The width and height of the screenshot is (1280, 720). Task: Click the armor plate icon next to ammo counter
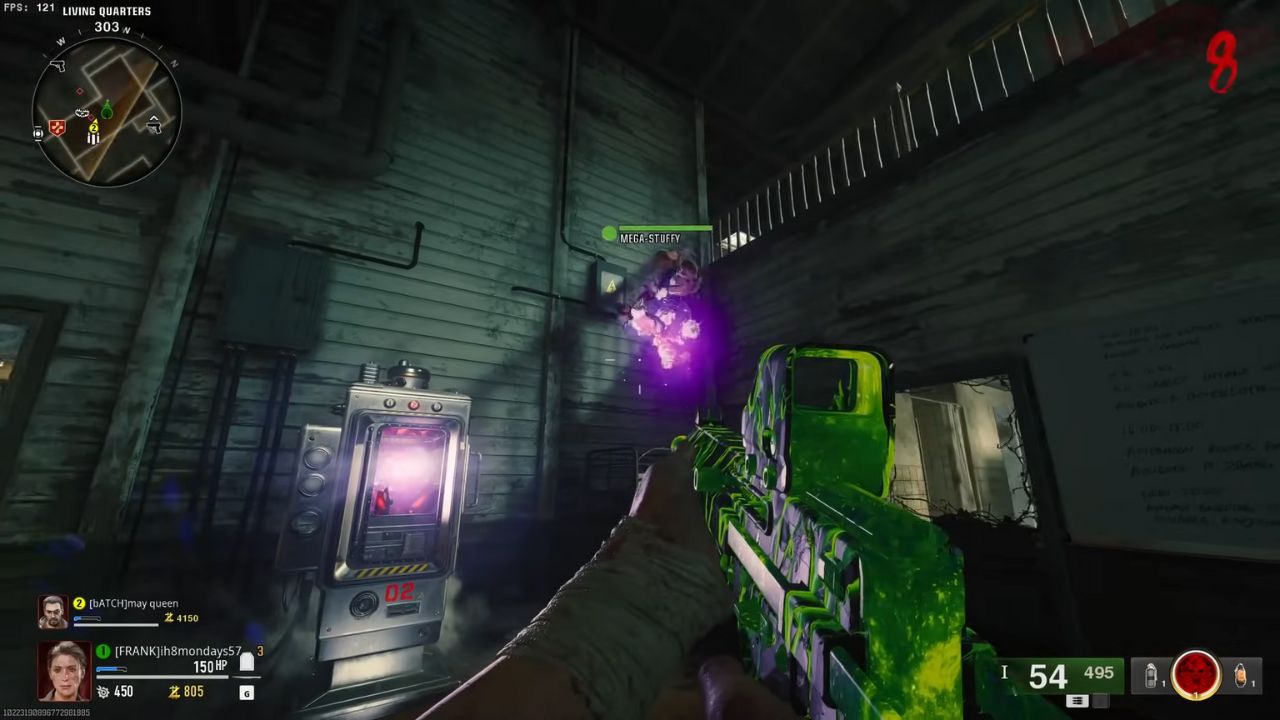tap(1006, 673)
